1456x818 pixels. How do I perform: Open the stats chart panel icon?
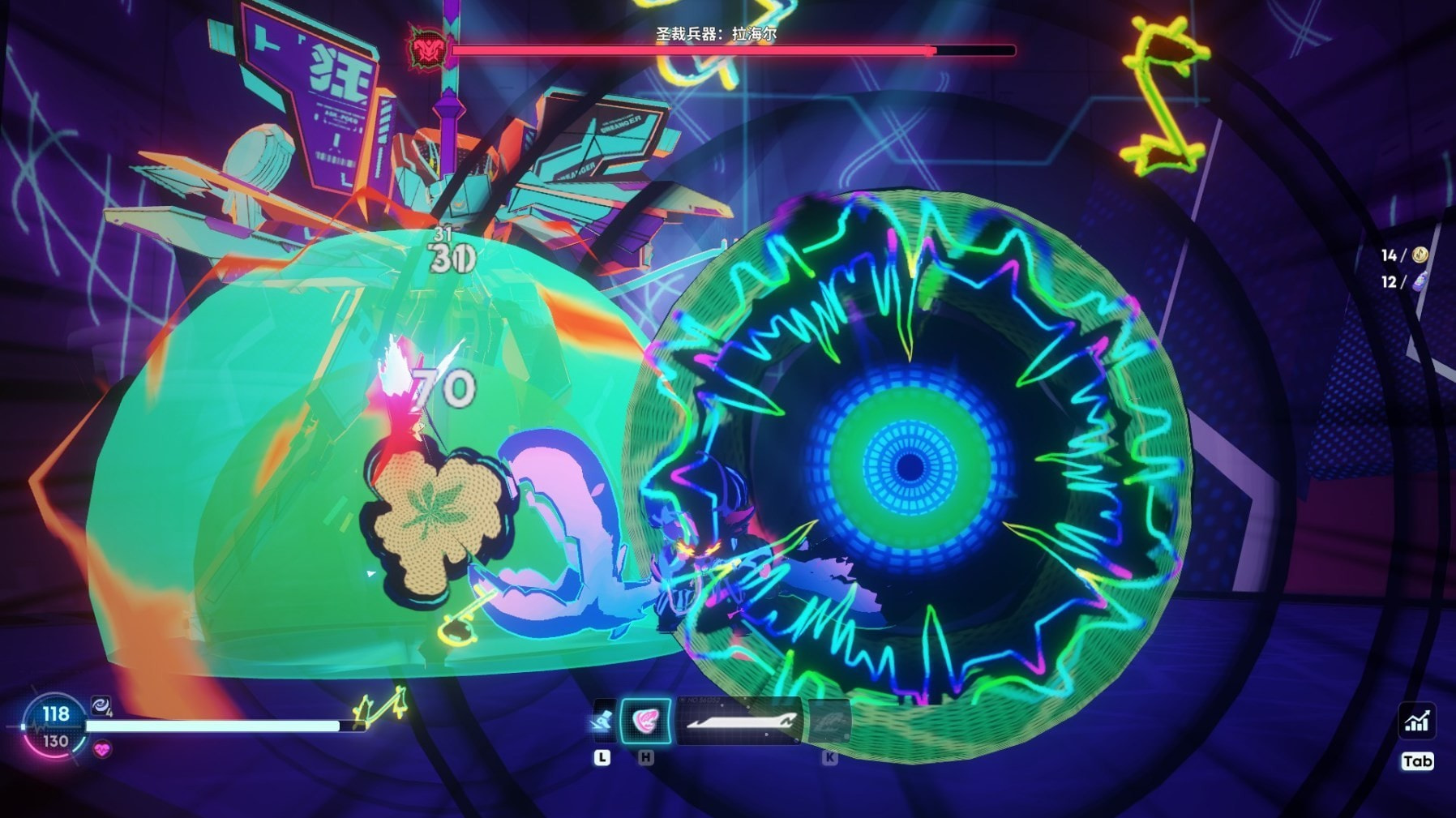[x=1416, y=721]
